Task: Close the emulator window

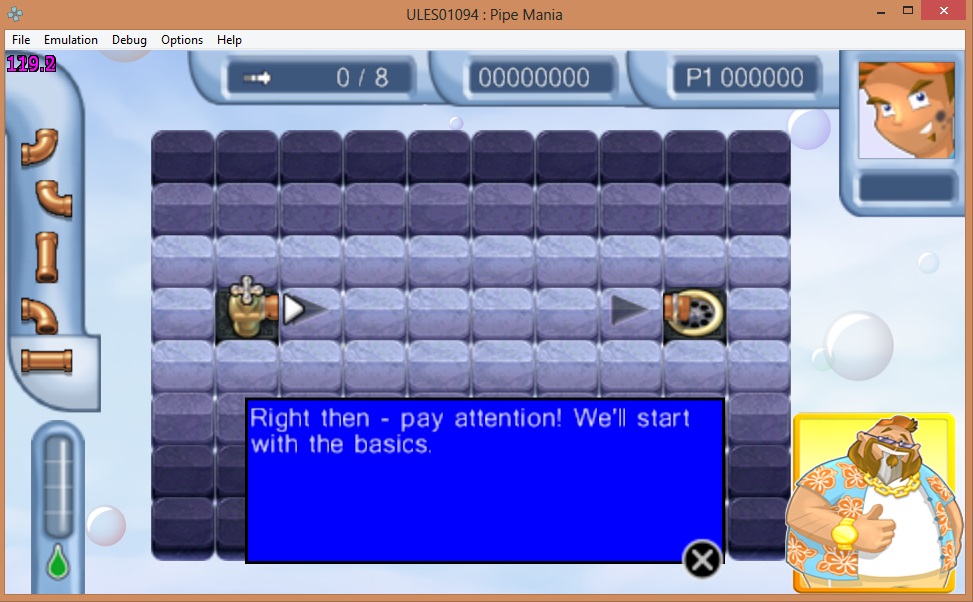Action: [943, 10]
